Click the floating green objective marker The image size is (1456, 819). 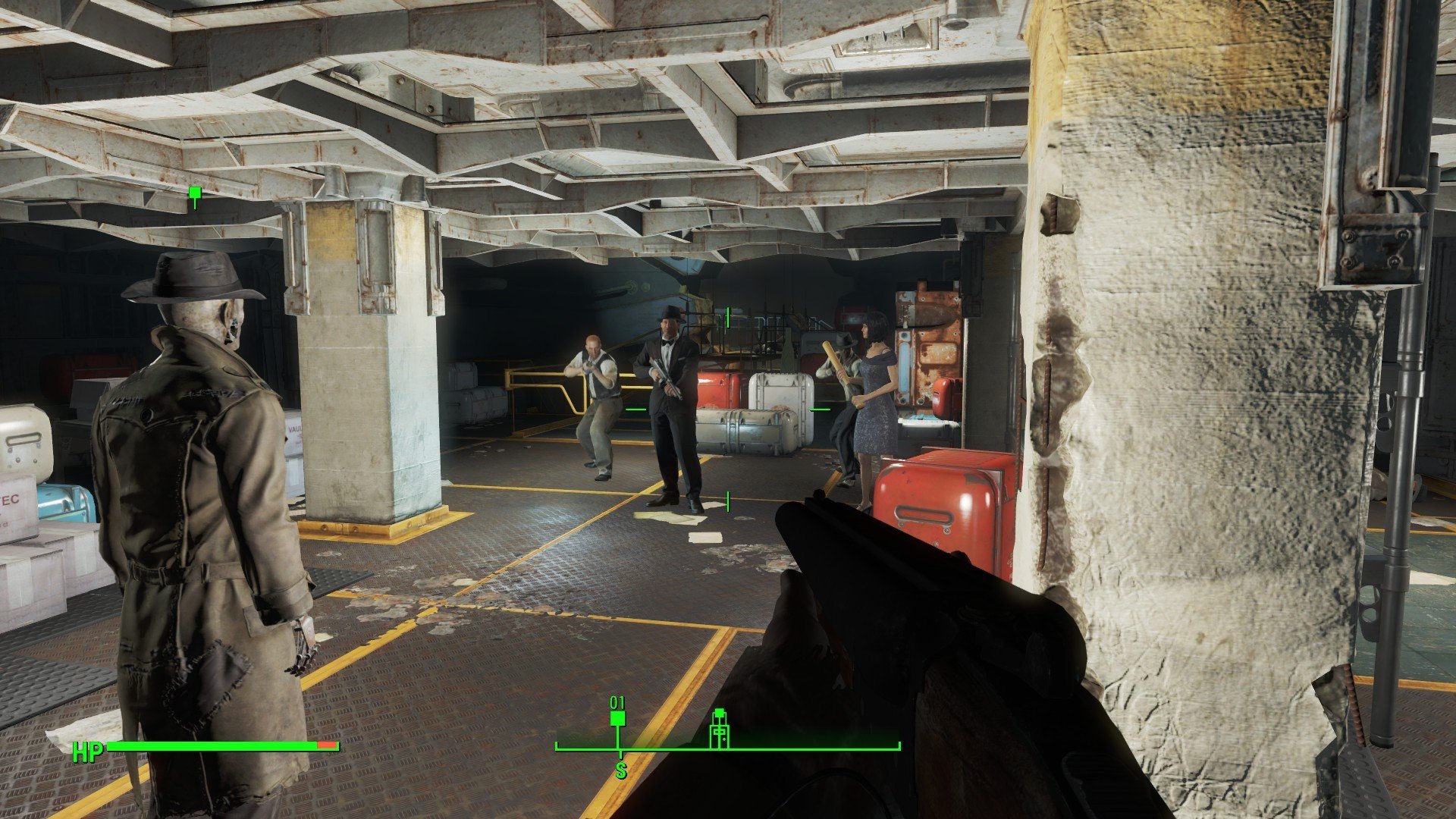195,193
